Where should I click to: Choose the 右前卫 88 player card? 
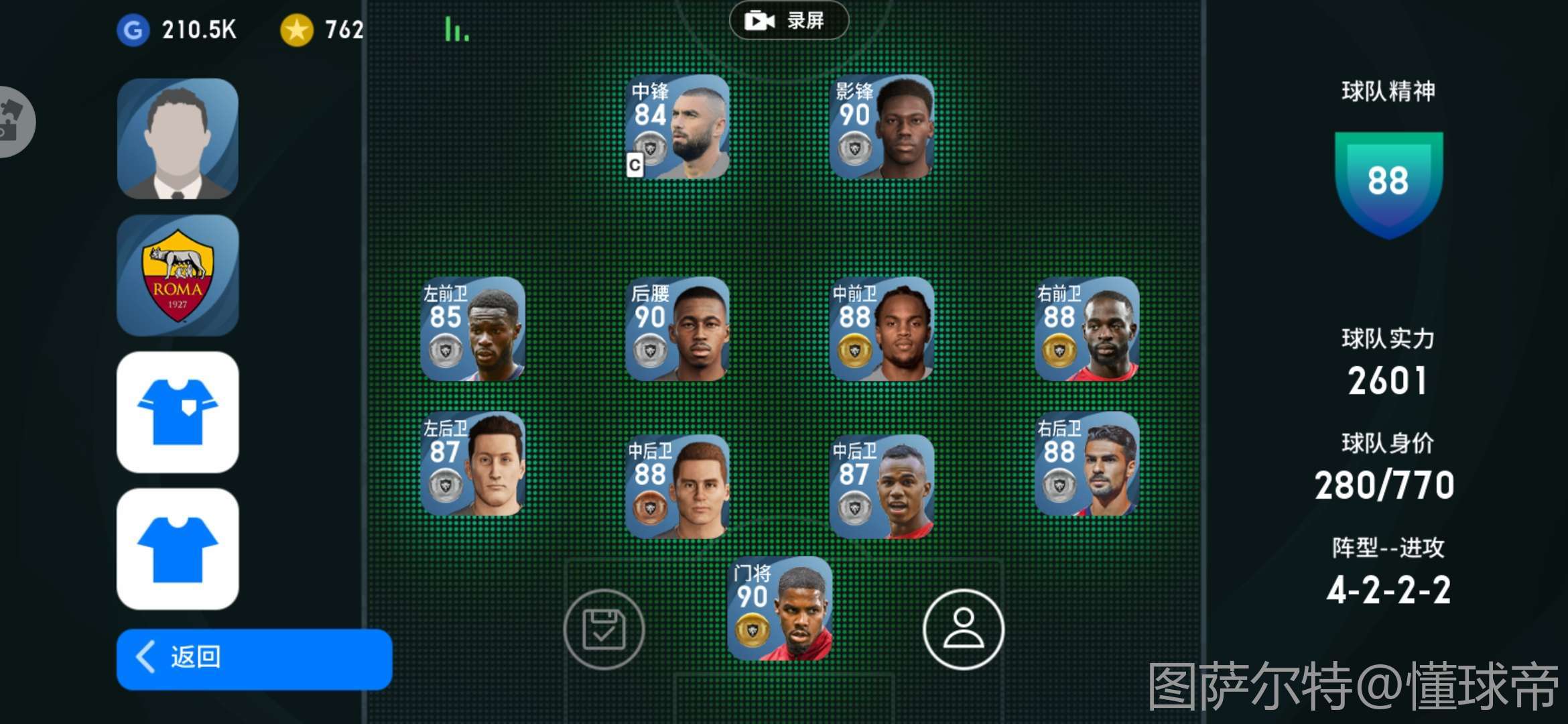1086,329
